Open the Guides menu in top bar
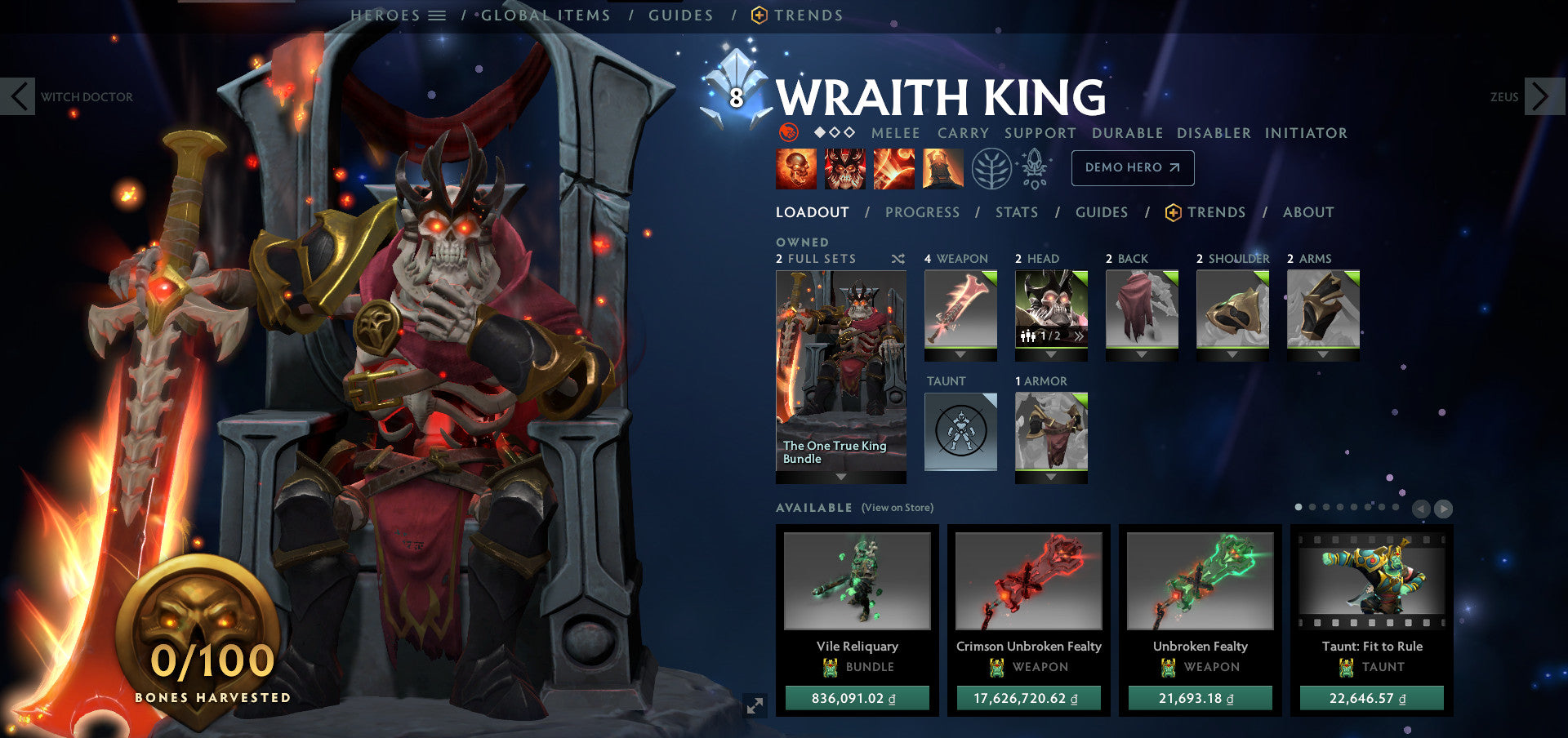This screenshot has width=1568, height=738. point(682,15)
